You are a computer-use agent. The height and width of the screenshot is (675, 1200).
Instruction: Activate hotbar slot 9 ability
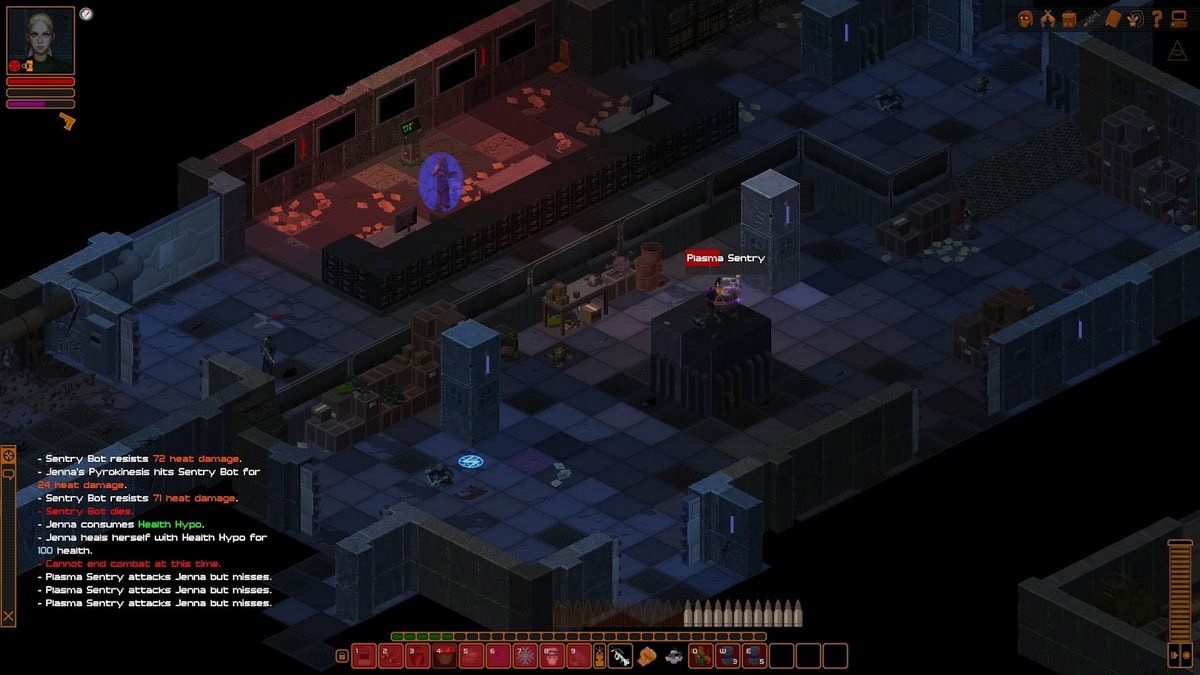[579, 656]
